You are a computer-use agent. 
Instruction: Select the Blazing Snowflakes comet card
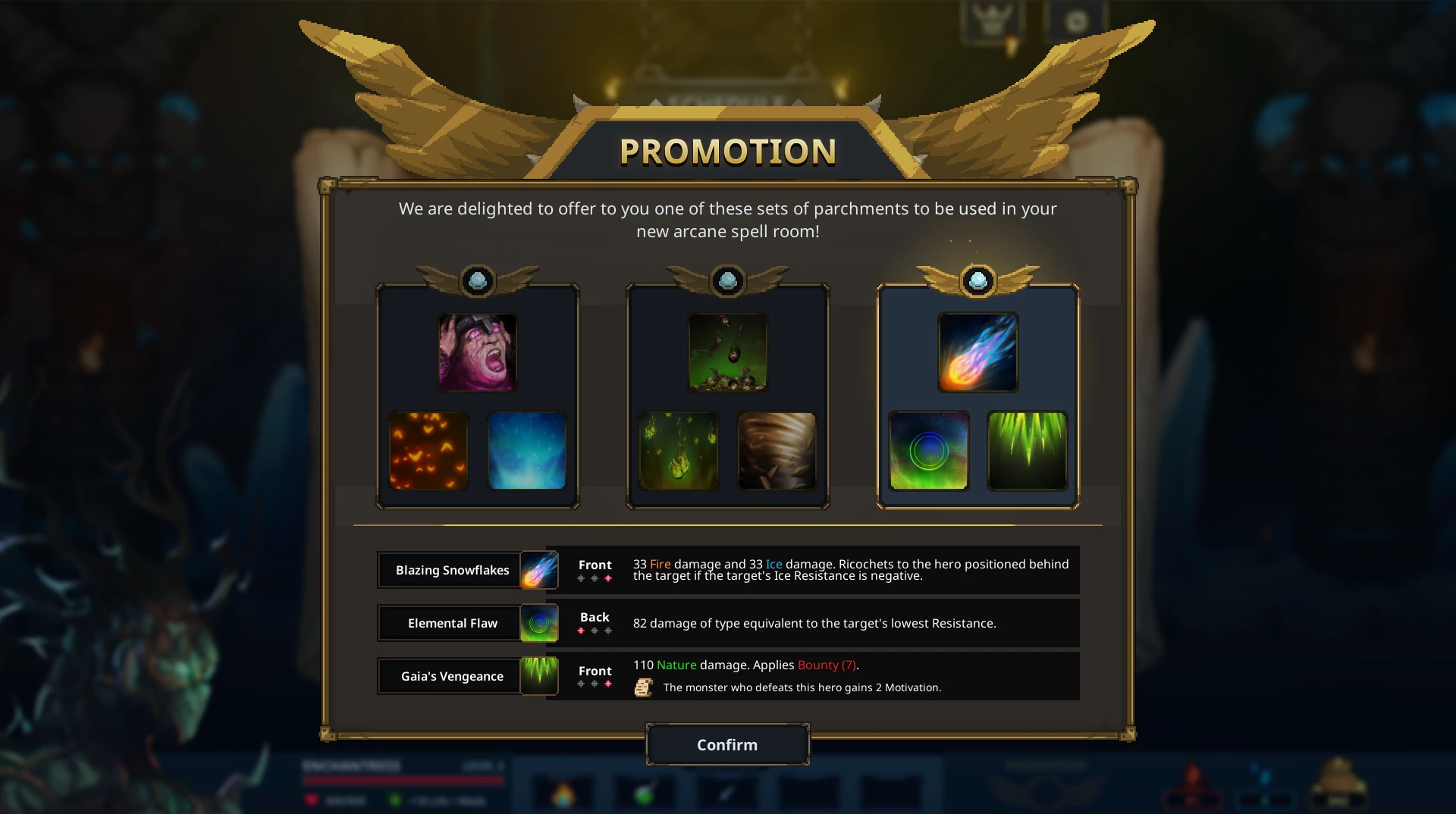[978, 352]
